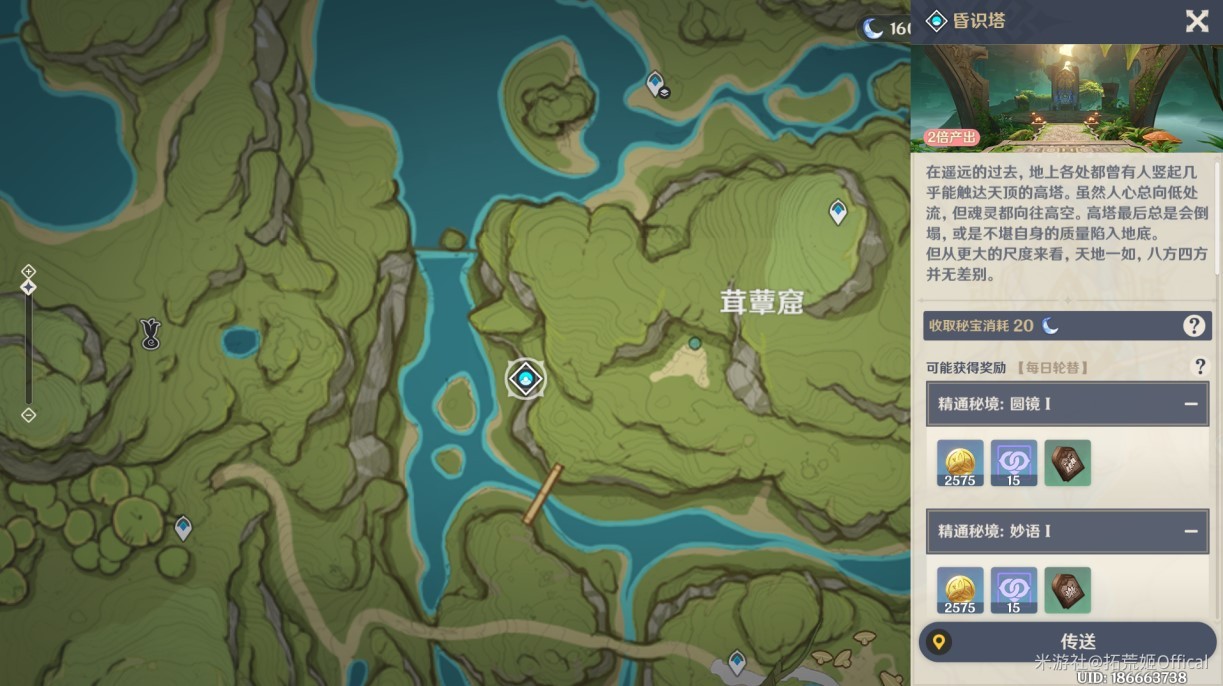Inspect the talent book reward in 妙语 I
This screenshot has width=1223, height=686.
tap(1067, 590)
